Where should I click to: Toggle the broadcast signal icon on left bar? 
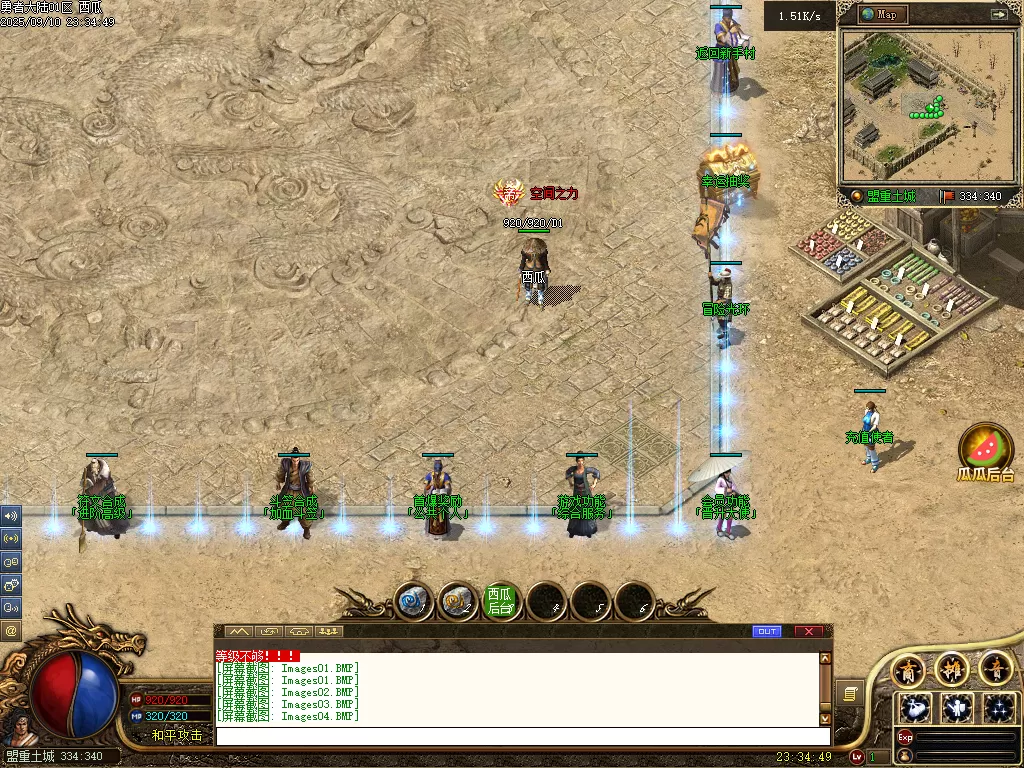pos(11,538)
